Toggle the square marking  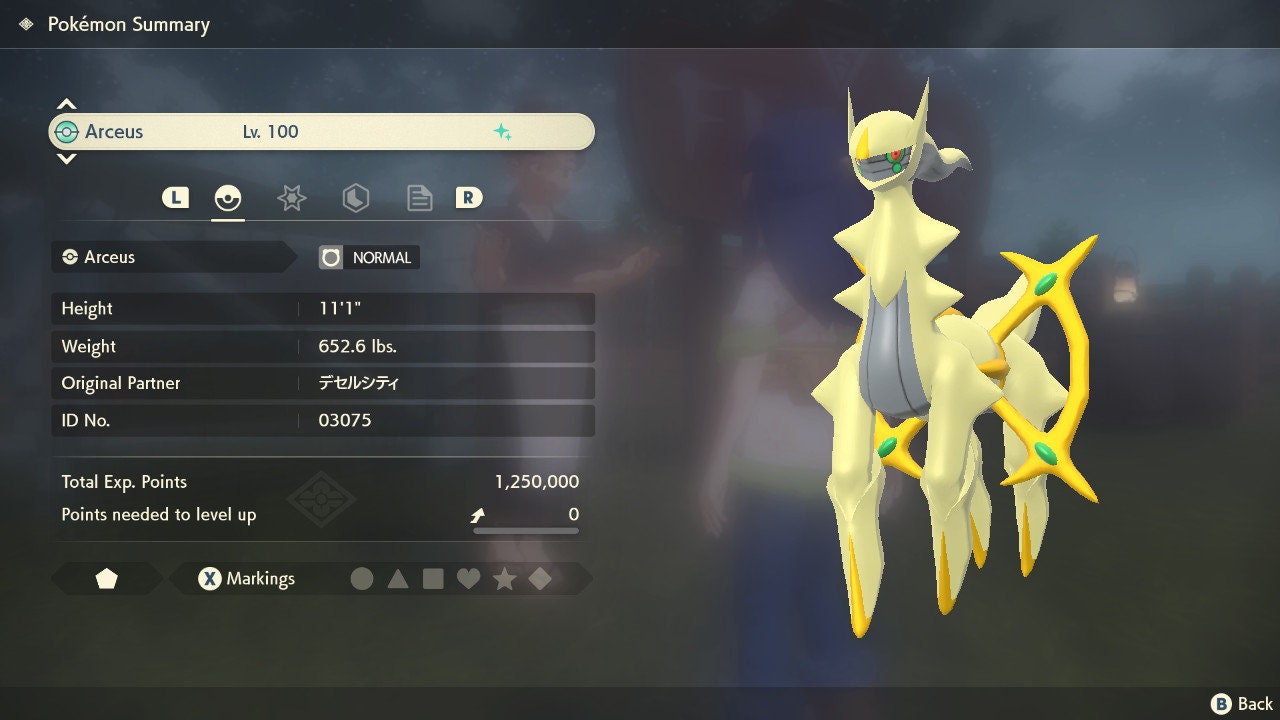pos(433,579)
